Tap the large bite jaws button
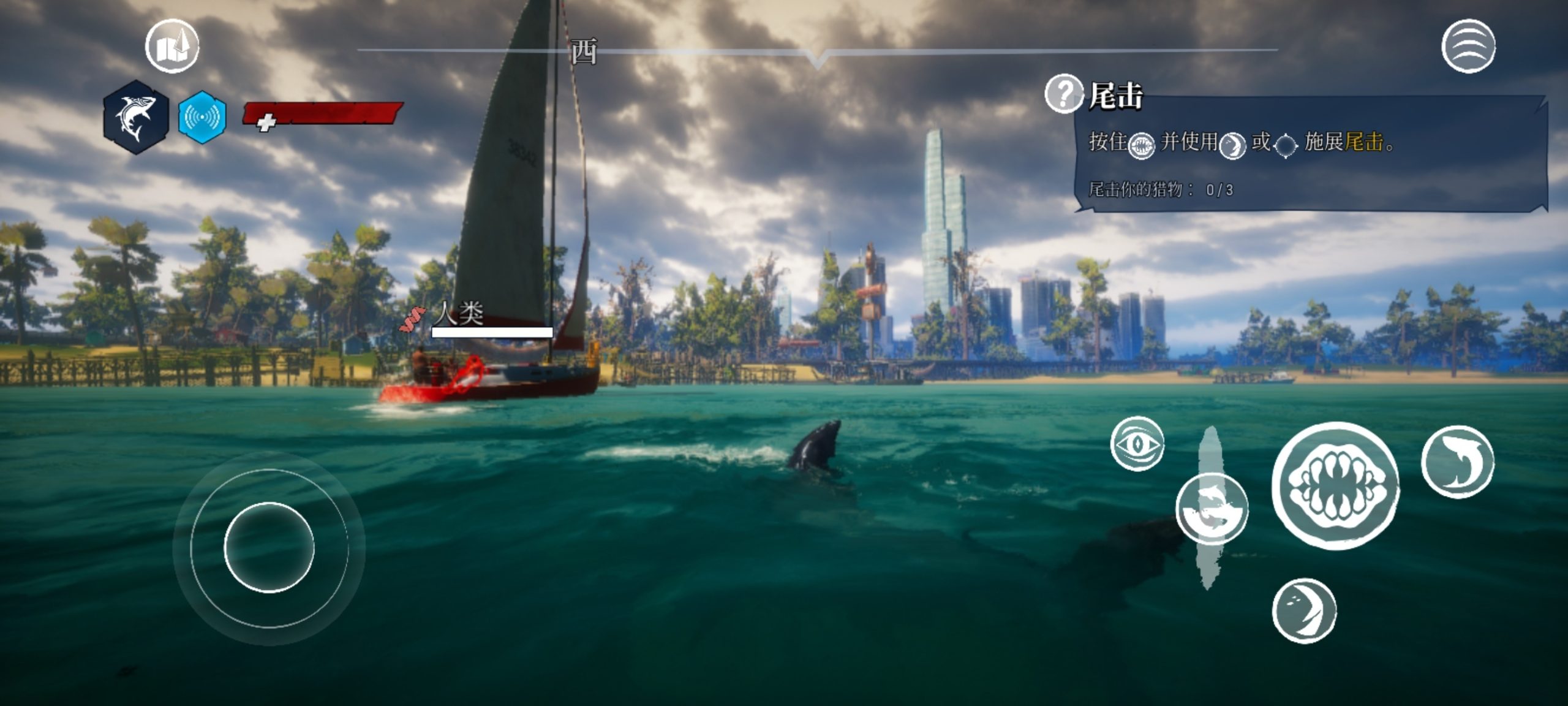Viewport: 1568px width, 706px height. click(1335, 485)
